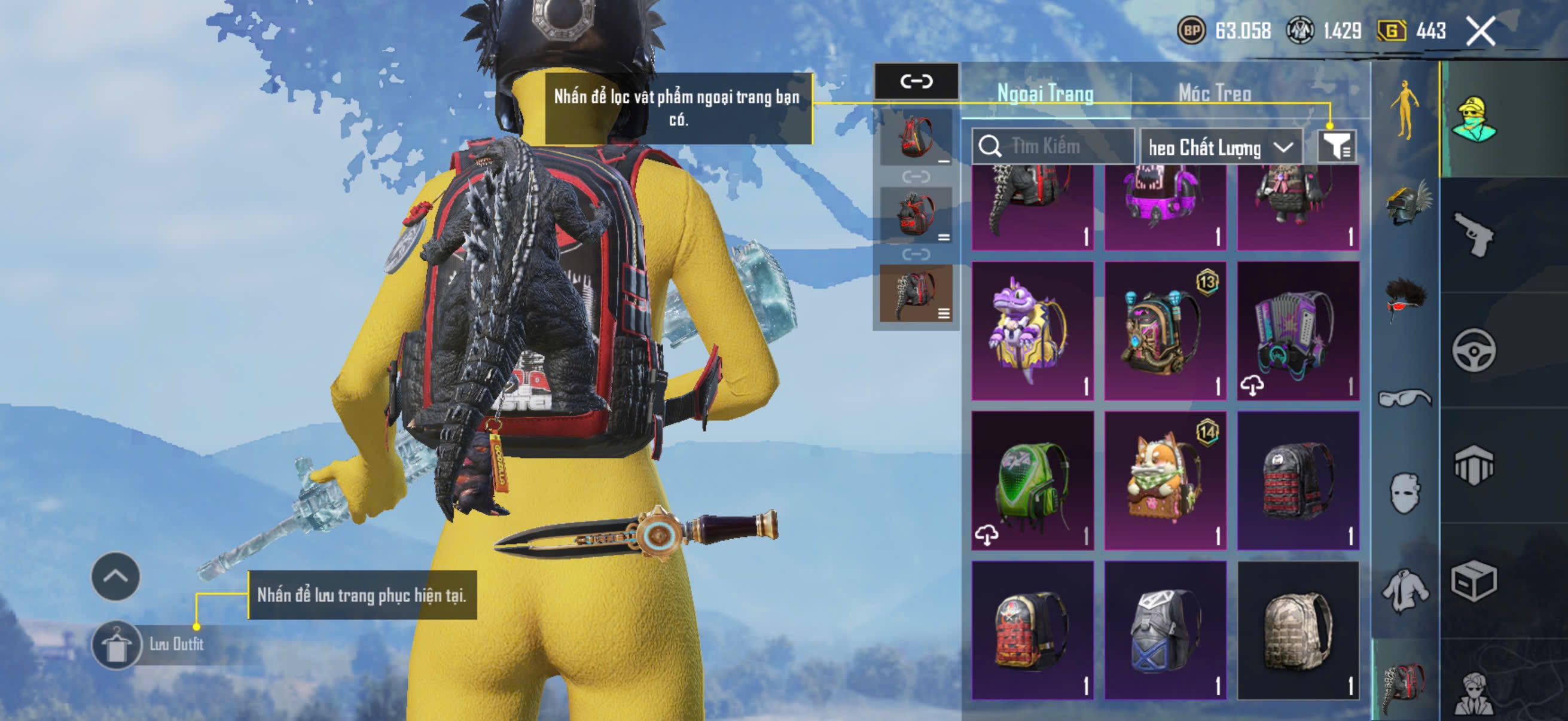Open the steering wheel vehicle category

click(1474, 350)
